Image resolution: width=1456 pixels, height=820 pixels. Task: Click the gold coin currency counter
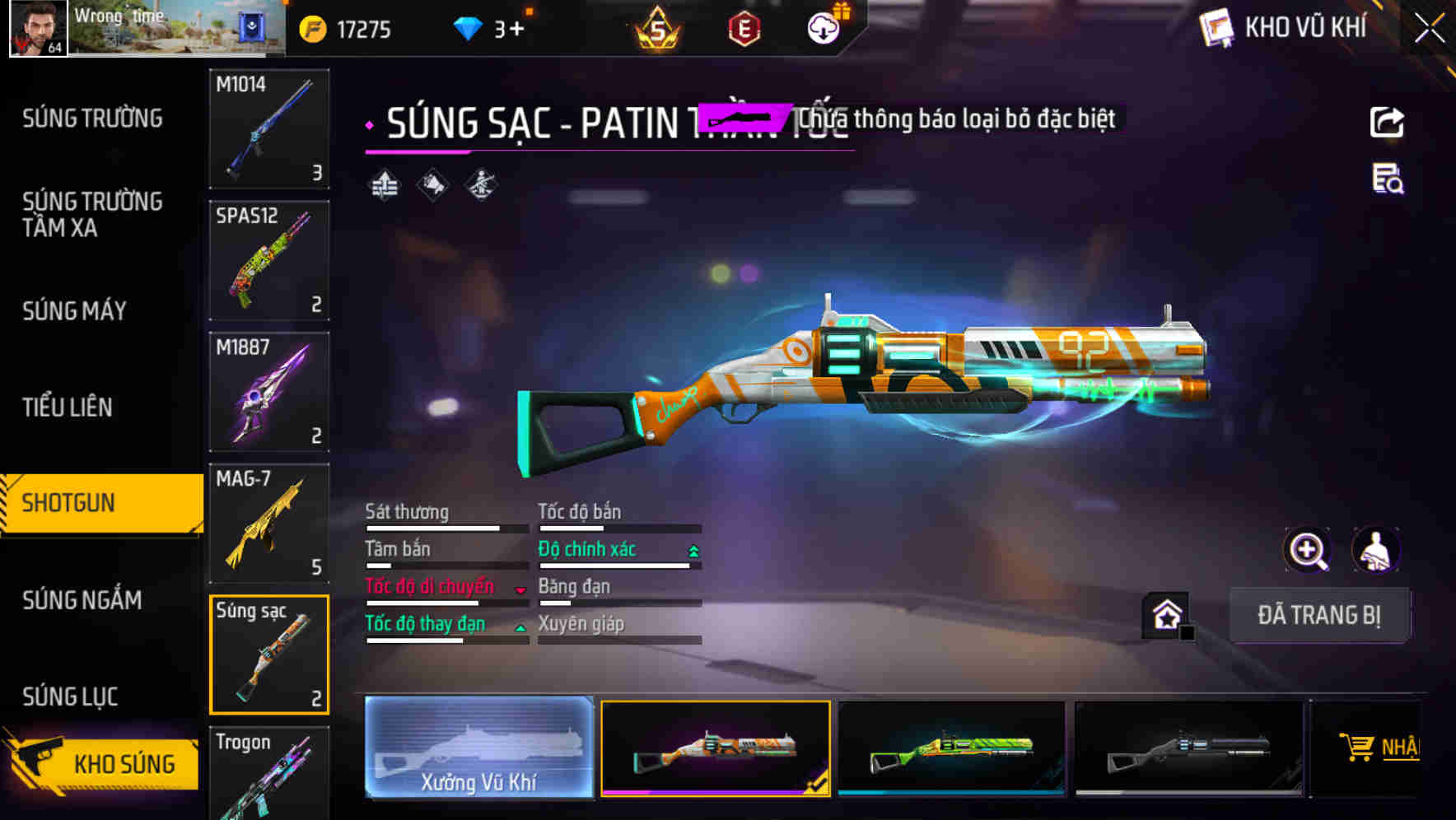(x=346, y=28)
